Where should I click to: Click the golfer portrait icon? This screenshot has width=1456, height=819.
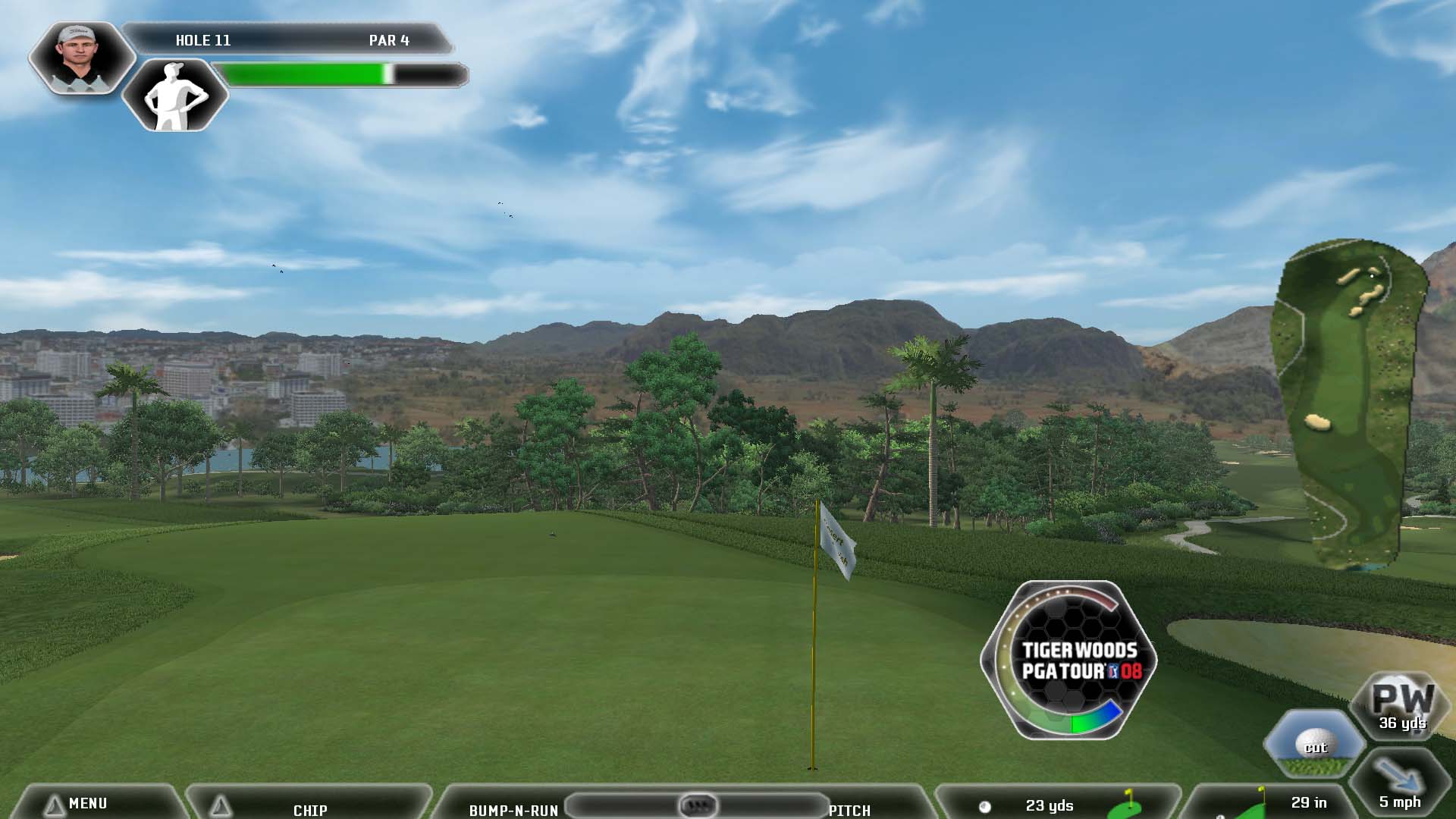coord(80,57)
